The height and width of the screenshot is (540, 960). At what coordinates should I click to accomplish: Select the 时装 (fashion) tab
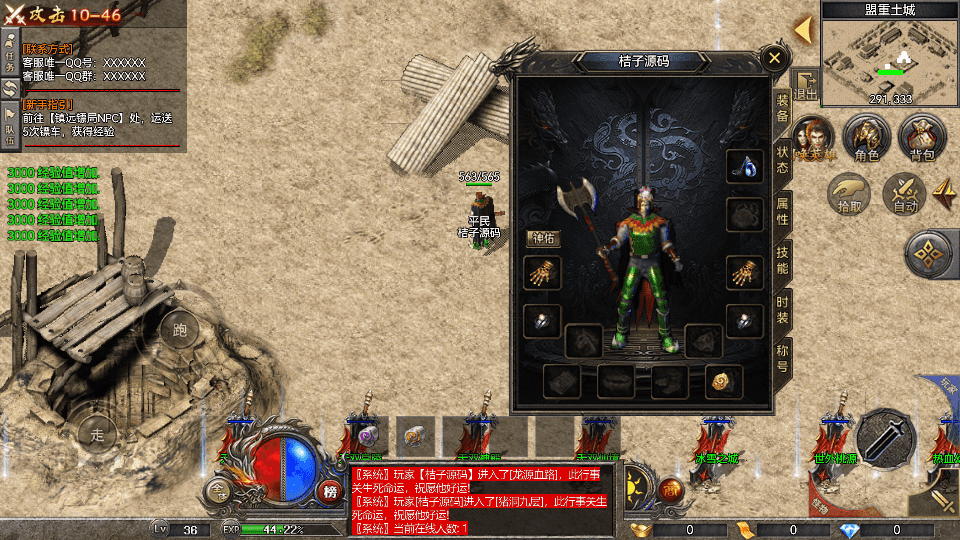(x=783, y=311)
